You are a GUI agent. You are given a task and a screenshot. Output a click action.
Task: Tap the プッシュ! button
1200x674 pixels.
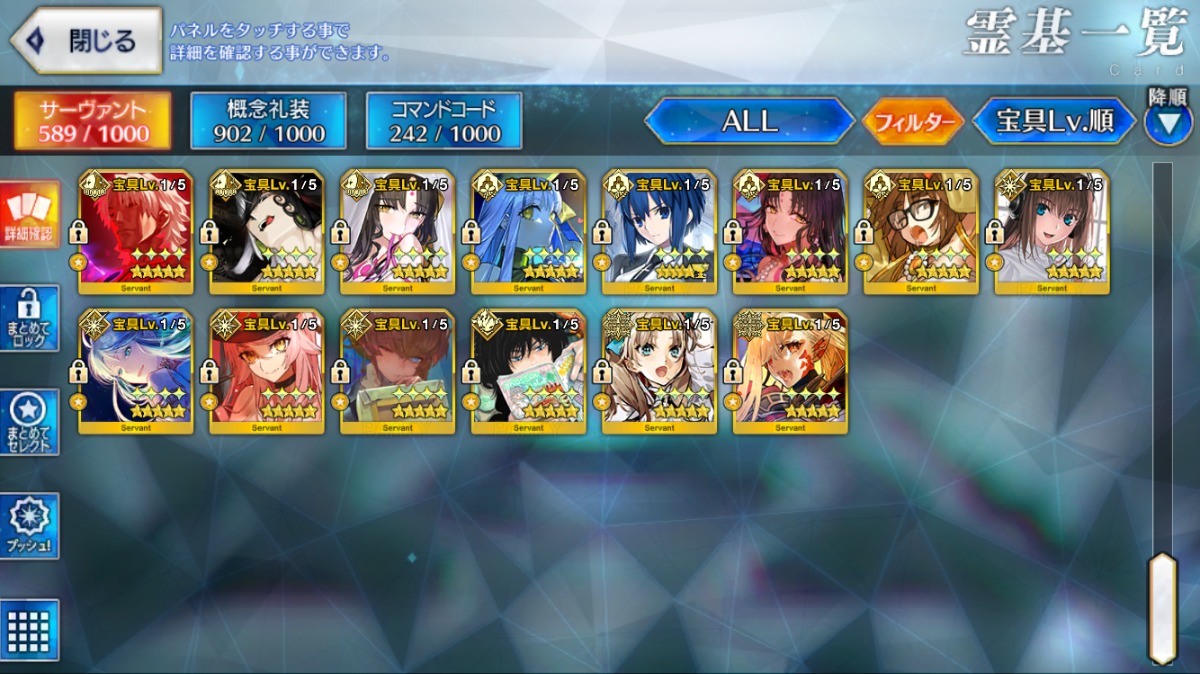tap(30, 526)
